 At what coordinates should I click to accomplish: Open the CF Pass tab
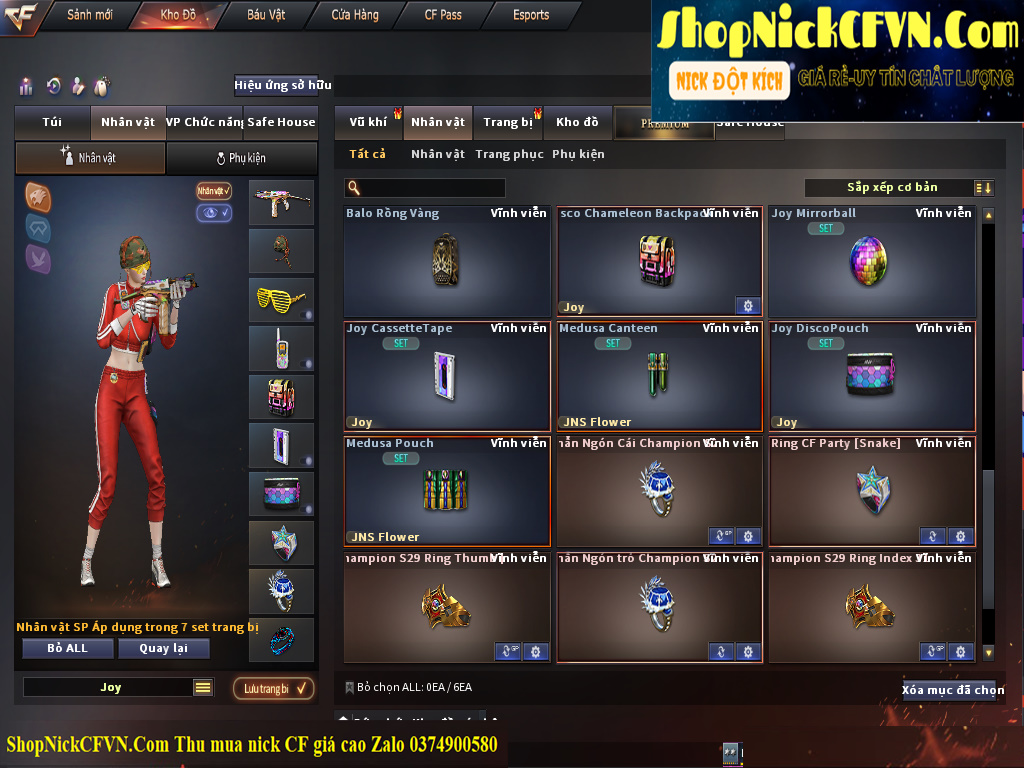point(443,15)
